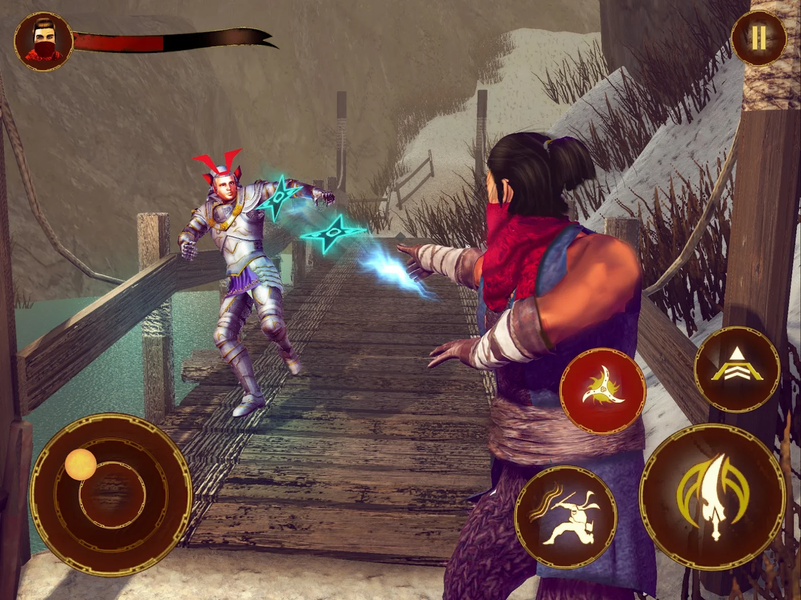Pause the game with the pause button

pos(758,38)
